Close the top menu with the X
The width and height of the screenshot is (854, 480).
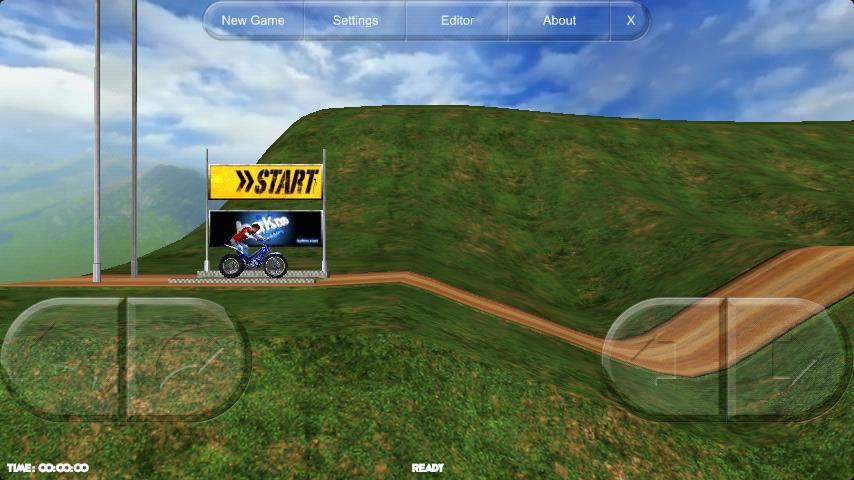[631, 20]
